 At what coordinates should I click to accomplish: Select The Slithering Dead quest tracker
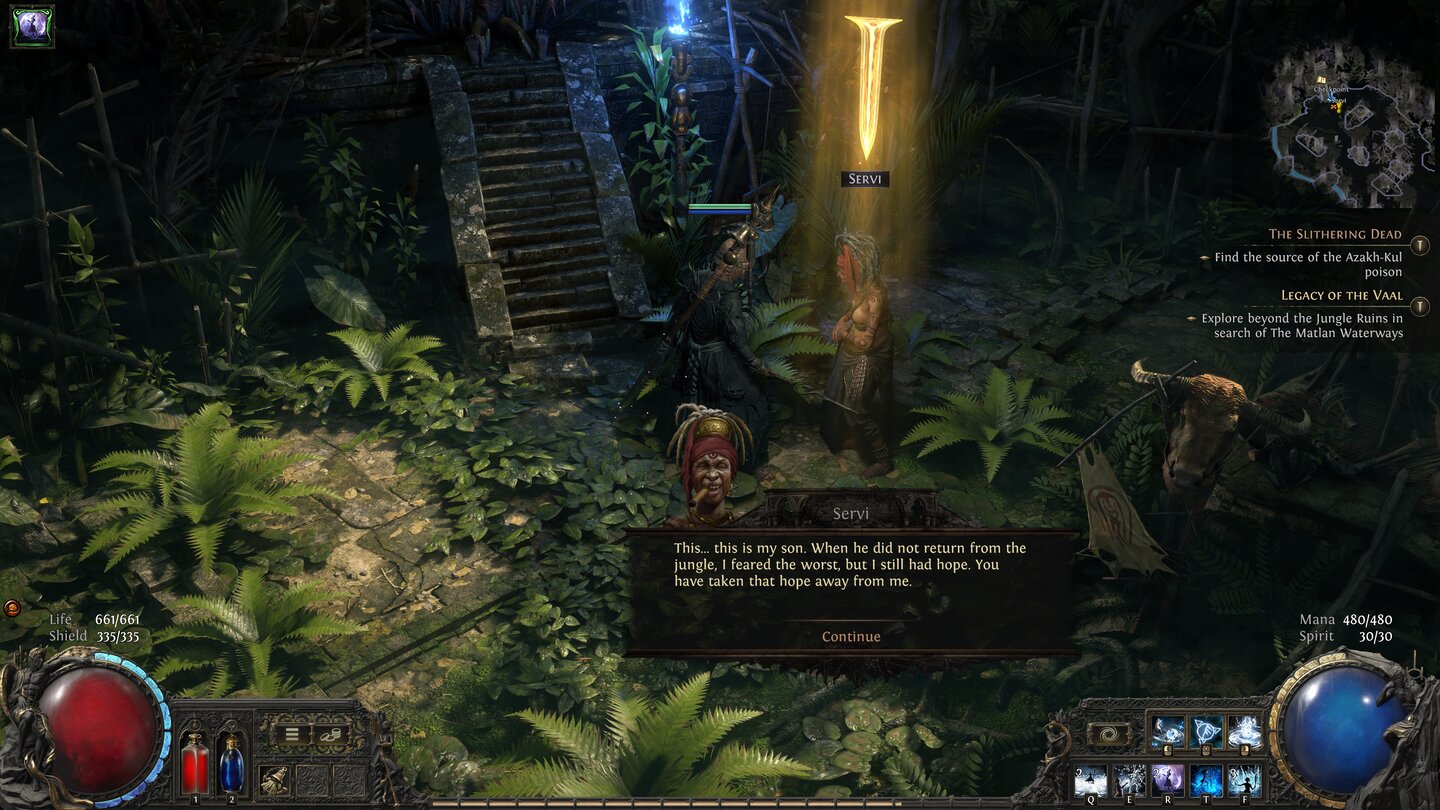[1335, 235]
